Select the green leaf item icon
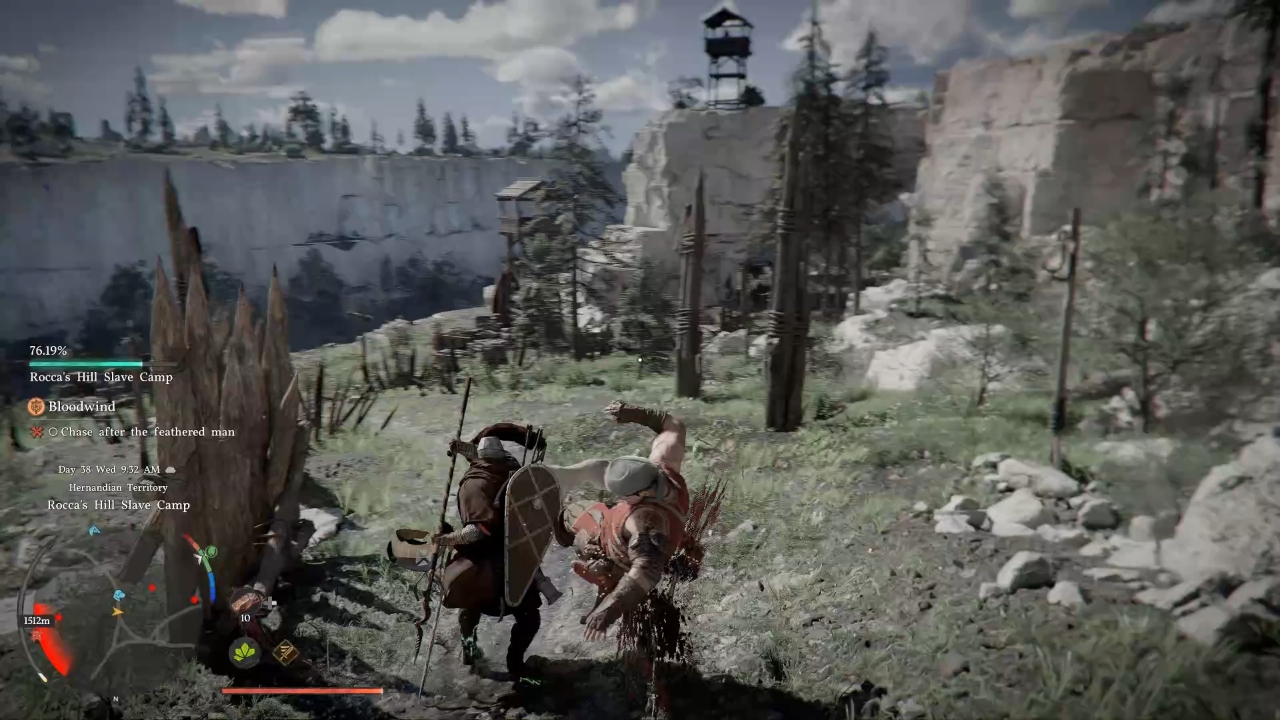This screenshot has height=720, width=1280. (x=245, y=653)
